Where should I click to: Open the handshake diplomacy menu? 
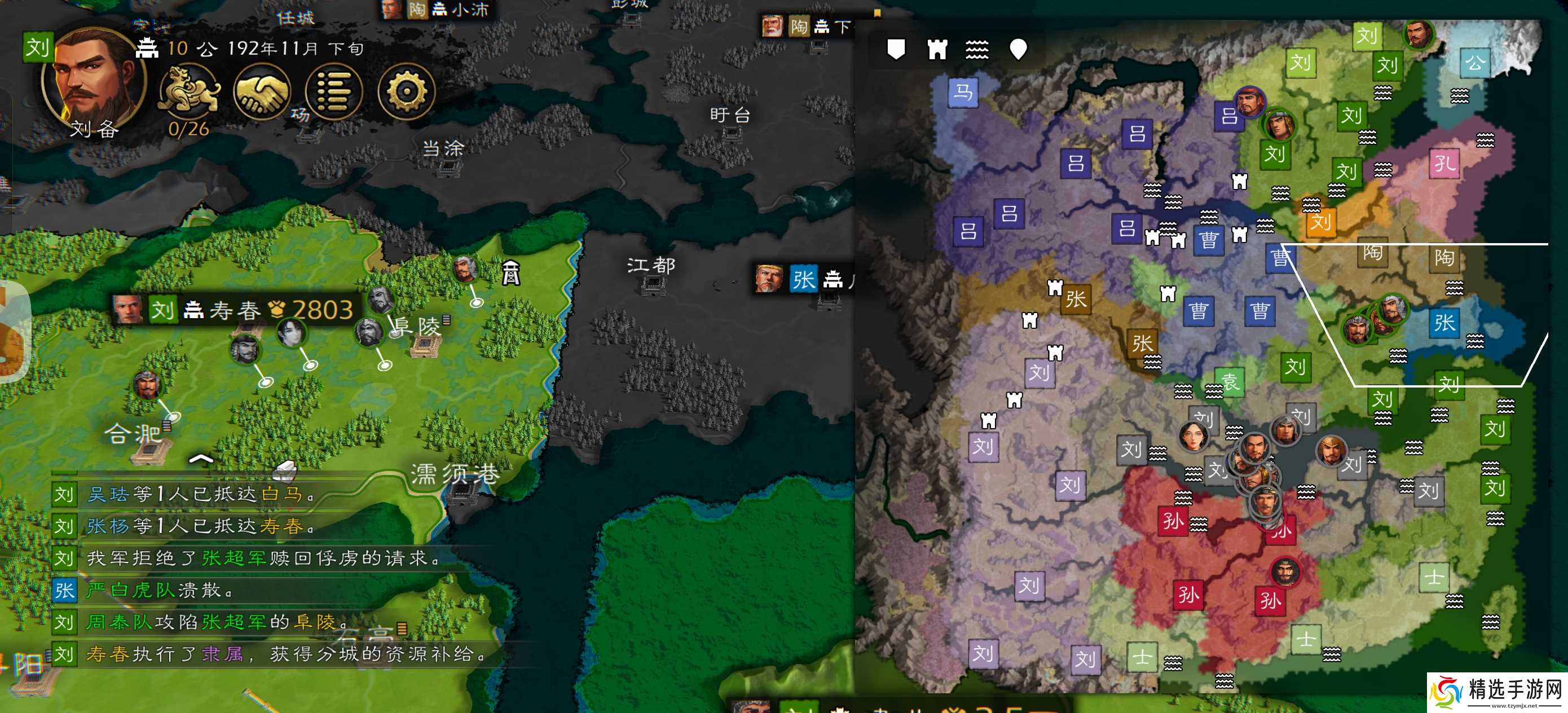(262, 91)
